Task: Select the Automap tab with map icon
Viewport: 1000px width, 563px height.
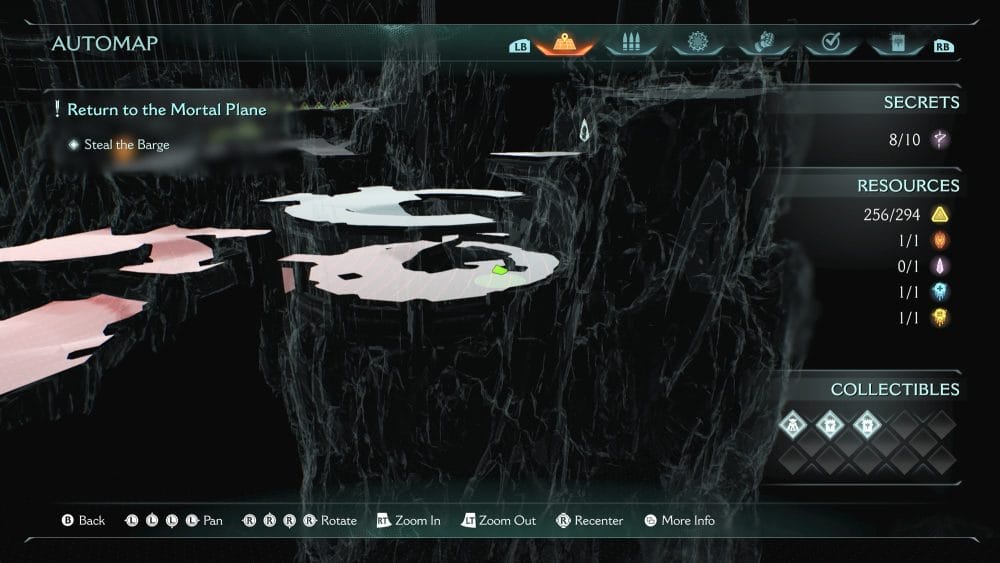Action: [565, 44]
